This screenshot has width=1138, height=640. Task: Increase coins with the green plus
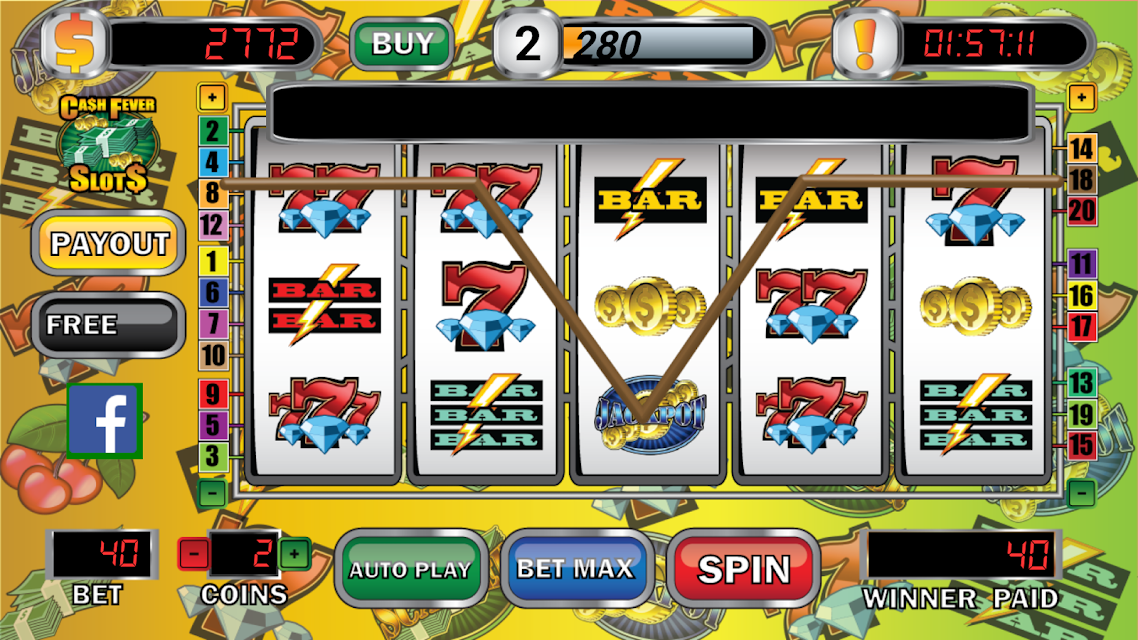click(x=293, y=553)
